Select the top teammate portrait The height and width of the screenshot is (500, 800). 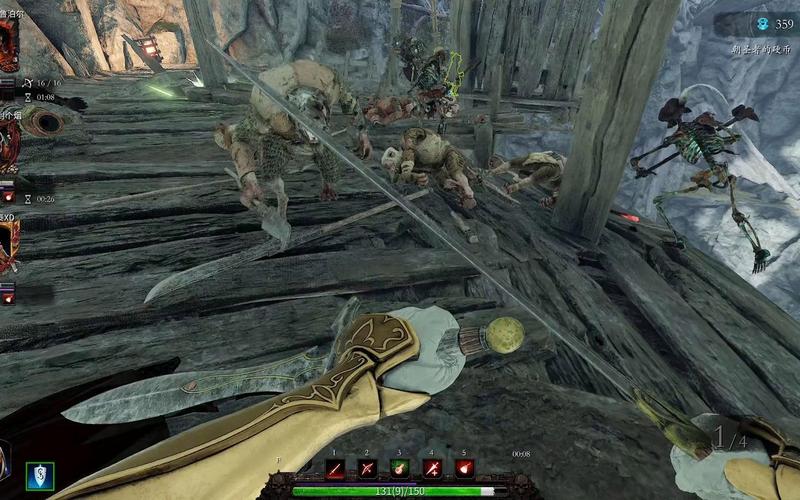click(8, 45)
